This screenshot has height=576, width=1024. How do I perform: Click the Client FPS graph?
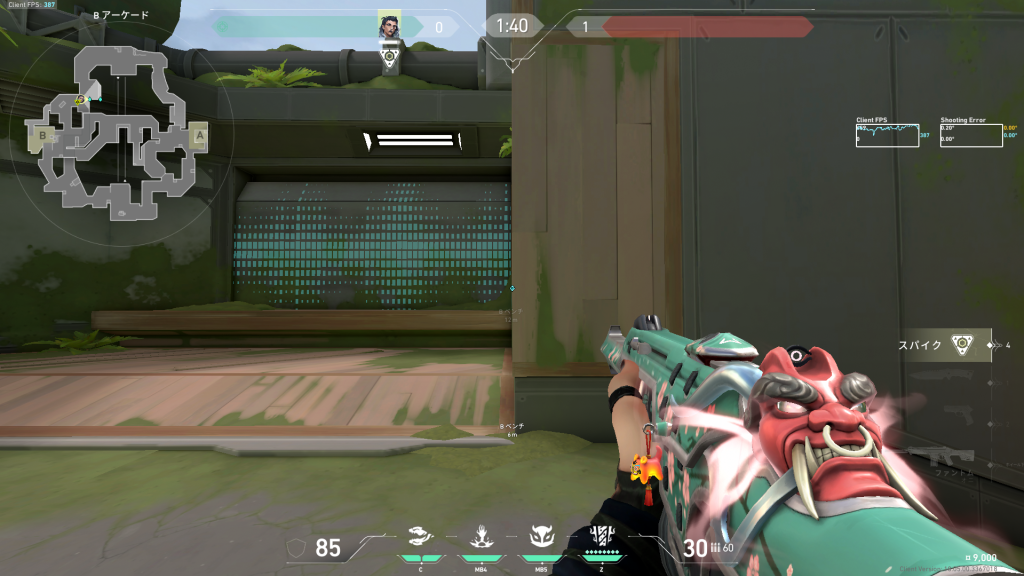pyautogui.click(x=887, y=135)
